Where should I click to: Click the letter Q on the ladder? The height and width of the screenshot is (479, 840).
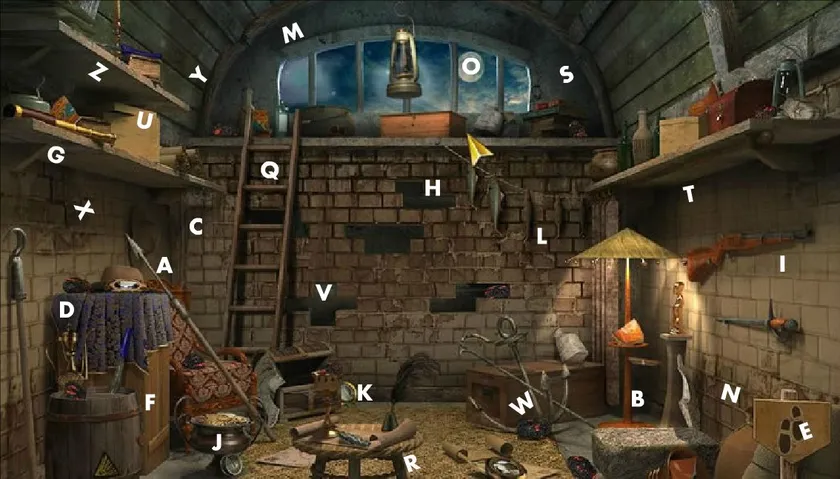[269, 170]
